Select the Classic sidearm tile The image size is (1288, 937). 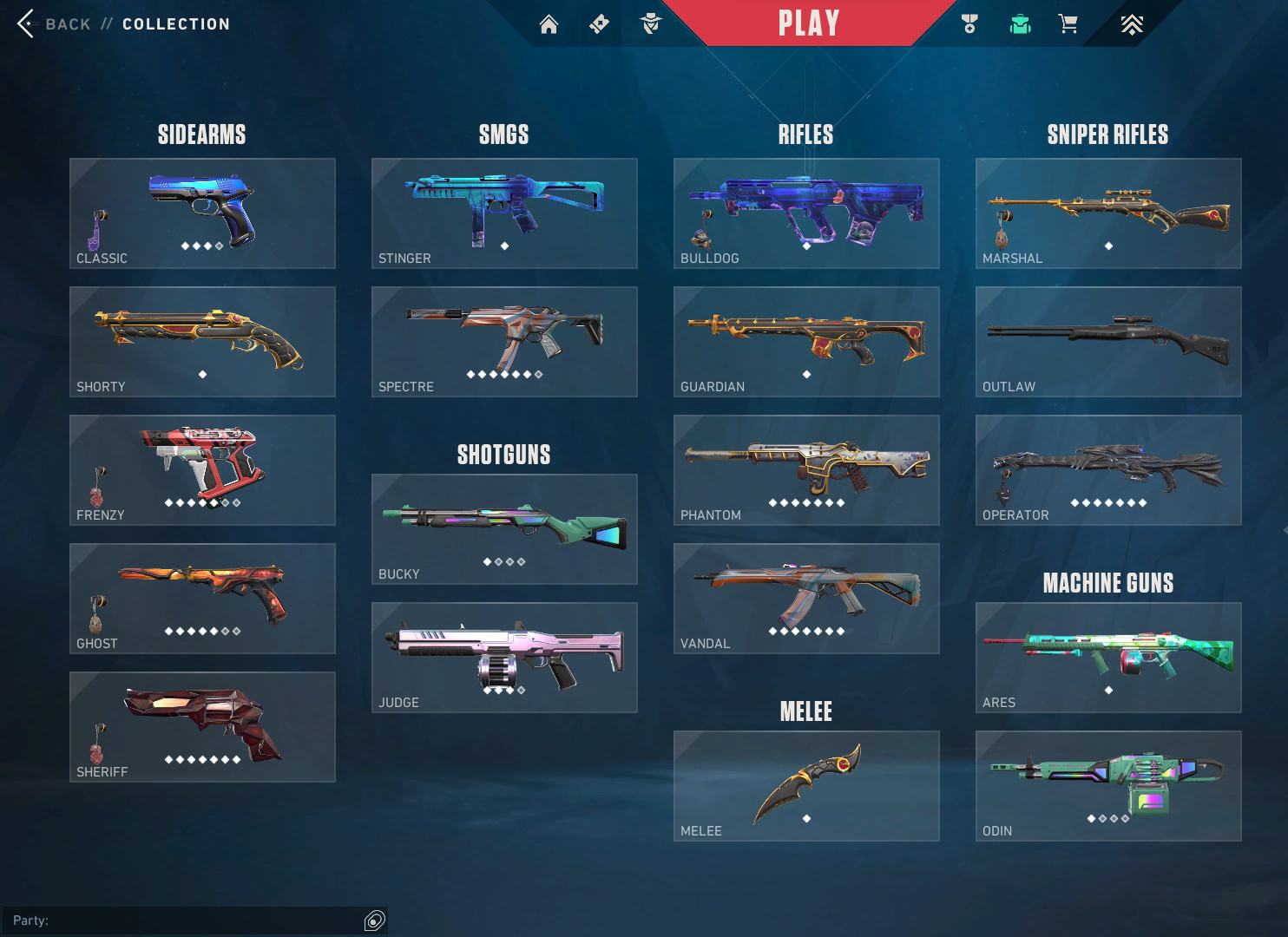[202, 213]
